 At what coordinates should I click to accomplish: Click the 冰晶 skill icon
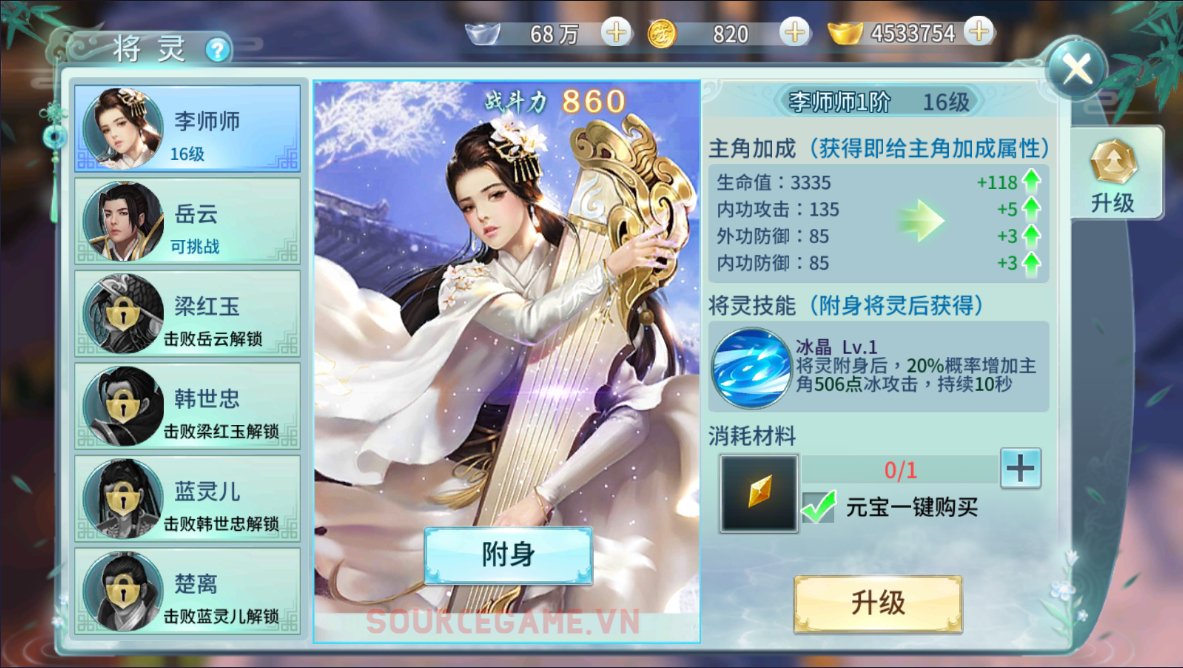click(750, 368)
